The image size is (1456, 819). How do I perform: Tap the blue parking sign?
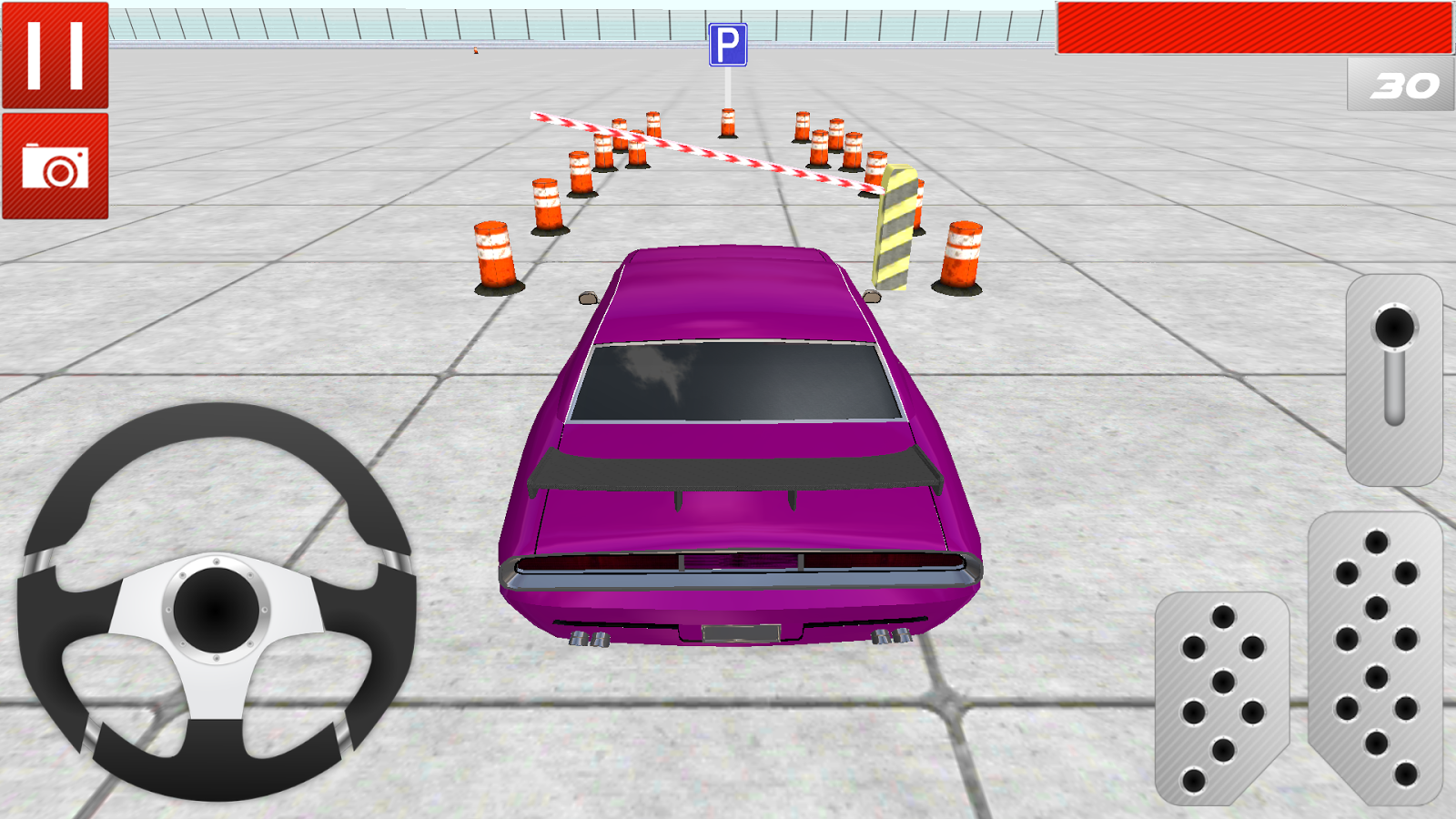(x=728, y=44)
